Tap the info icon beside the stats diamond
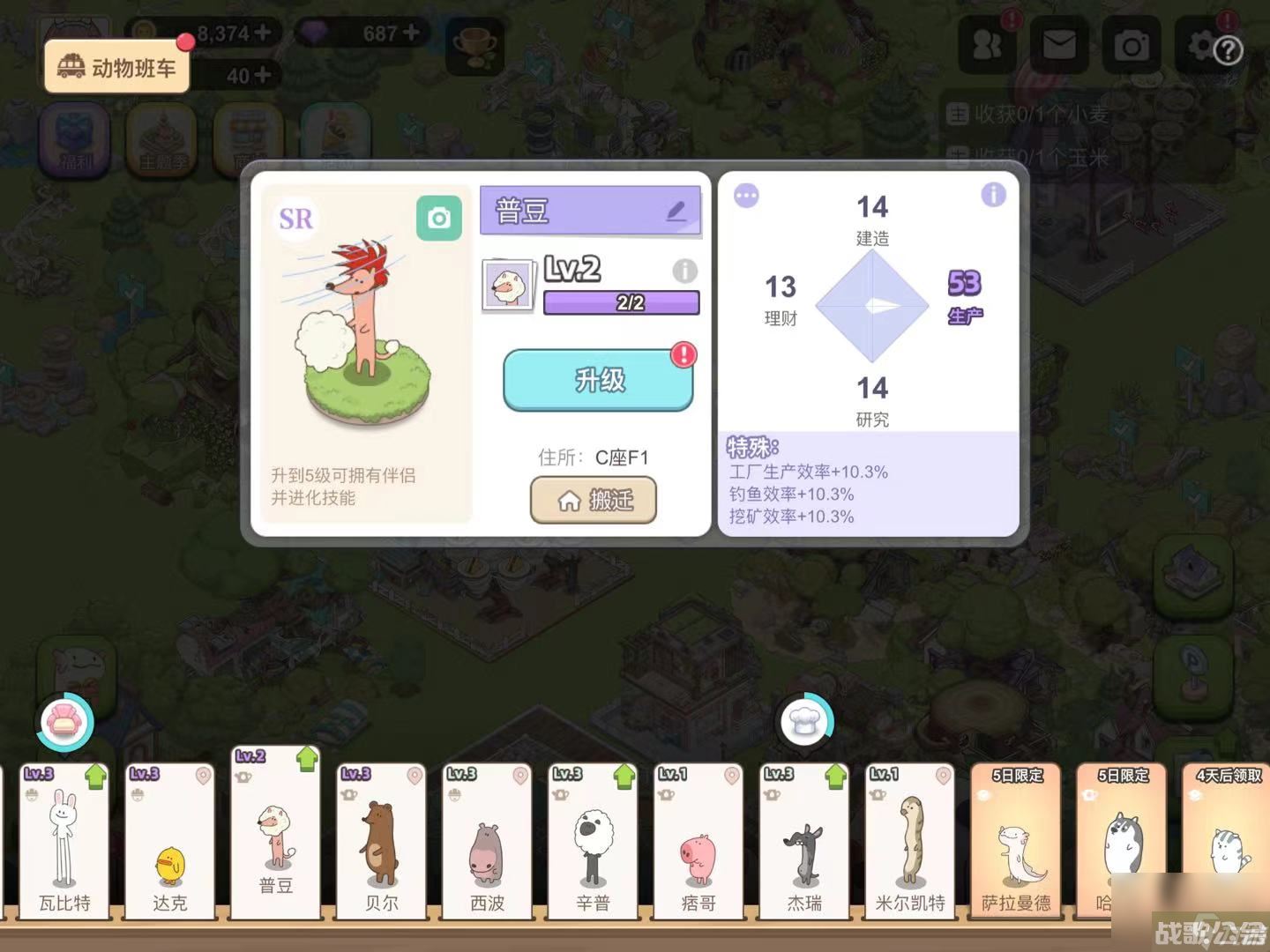This screenshot has height=952, width=1270. point(994,197)
